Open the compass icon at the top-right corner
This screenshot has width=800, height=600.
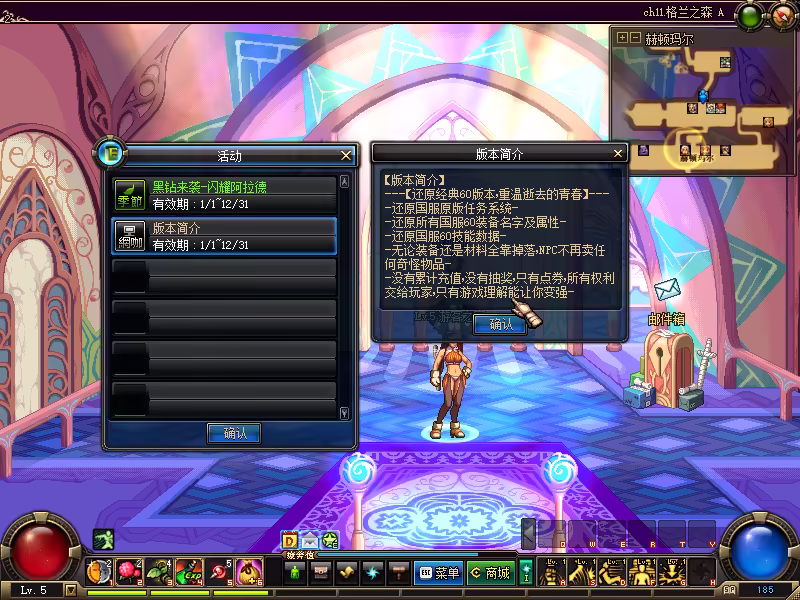tap(781, 15)
